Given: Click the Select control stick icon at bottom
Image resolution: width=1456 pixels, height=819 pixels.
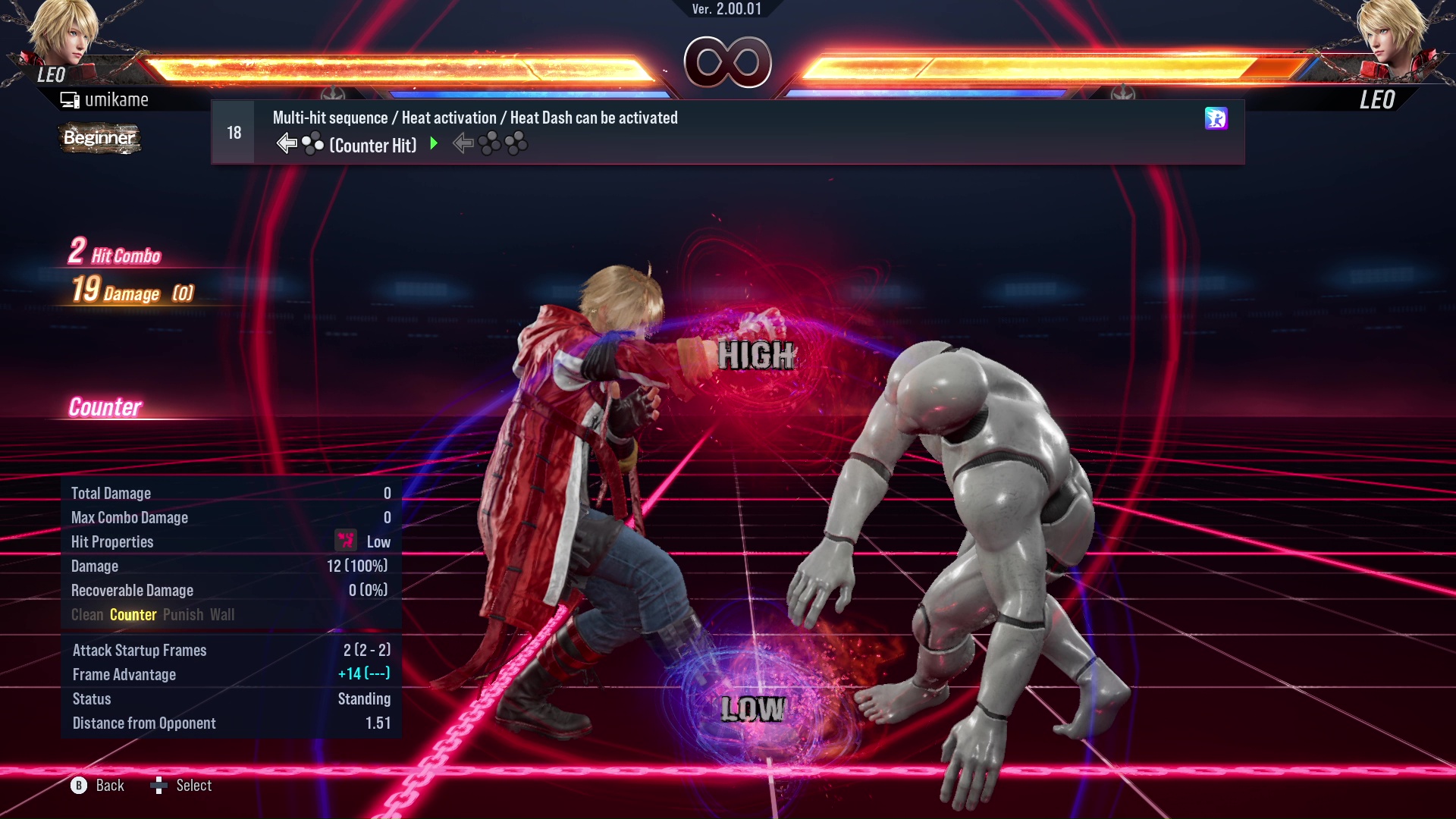Looking at the screenshot, I should (x=159, y=786).
